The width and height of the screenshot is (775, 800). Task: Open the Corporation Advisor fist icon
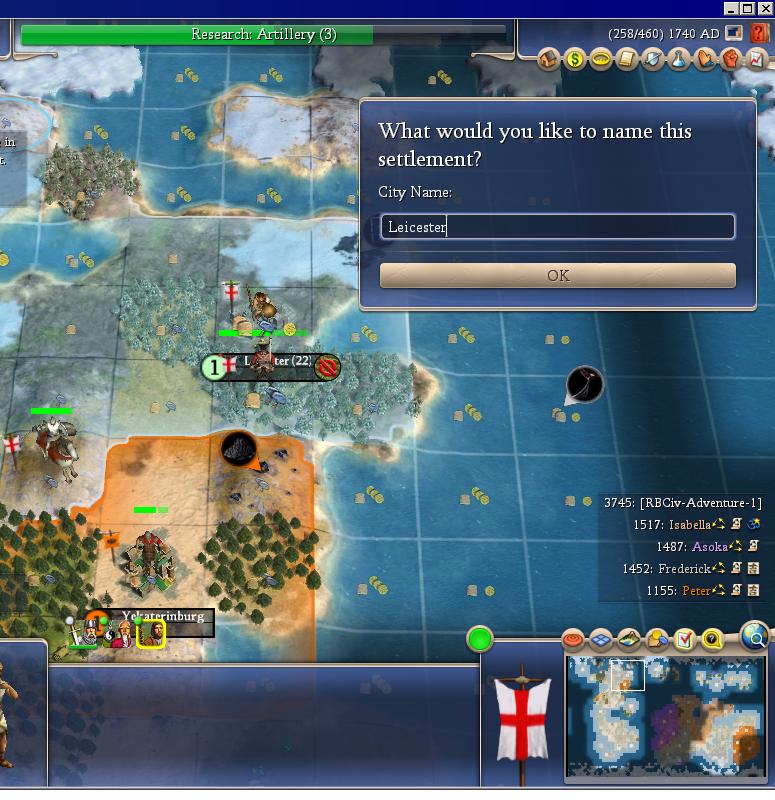tap(731, 60)
